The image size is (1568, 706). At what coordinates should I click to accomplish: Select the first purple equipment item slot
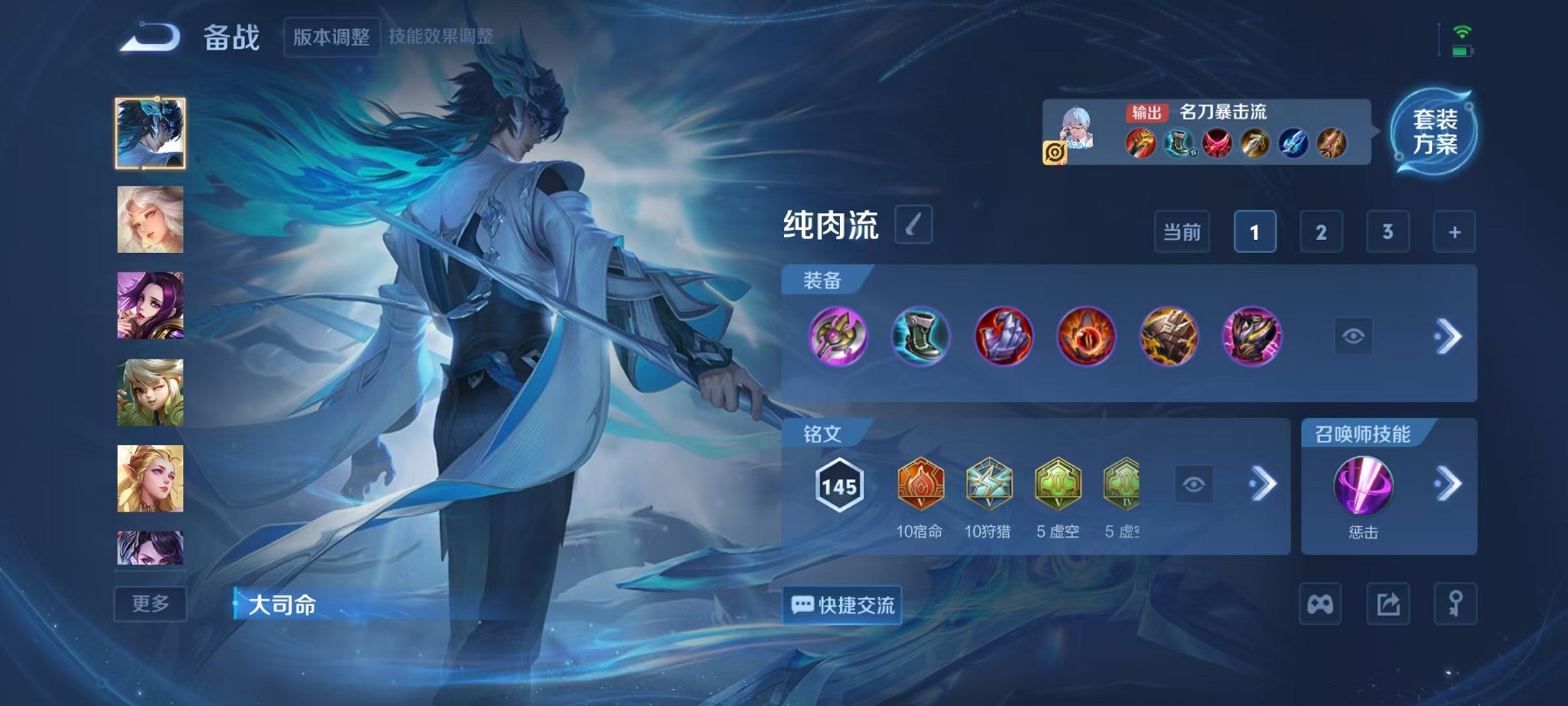837,336
